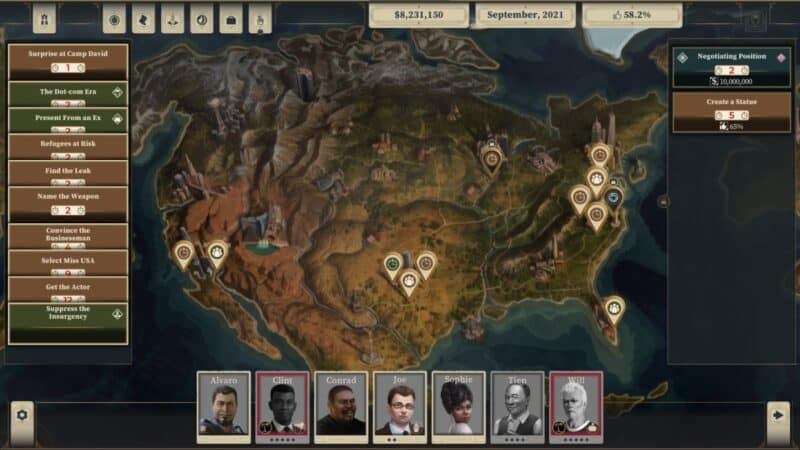This screenshot has width=800, height=450.
Task: Select the Convince the Businessman mission
Action: (68, 236)
